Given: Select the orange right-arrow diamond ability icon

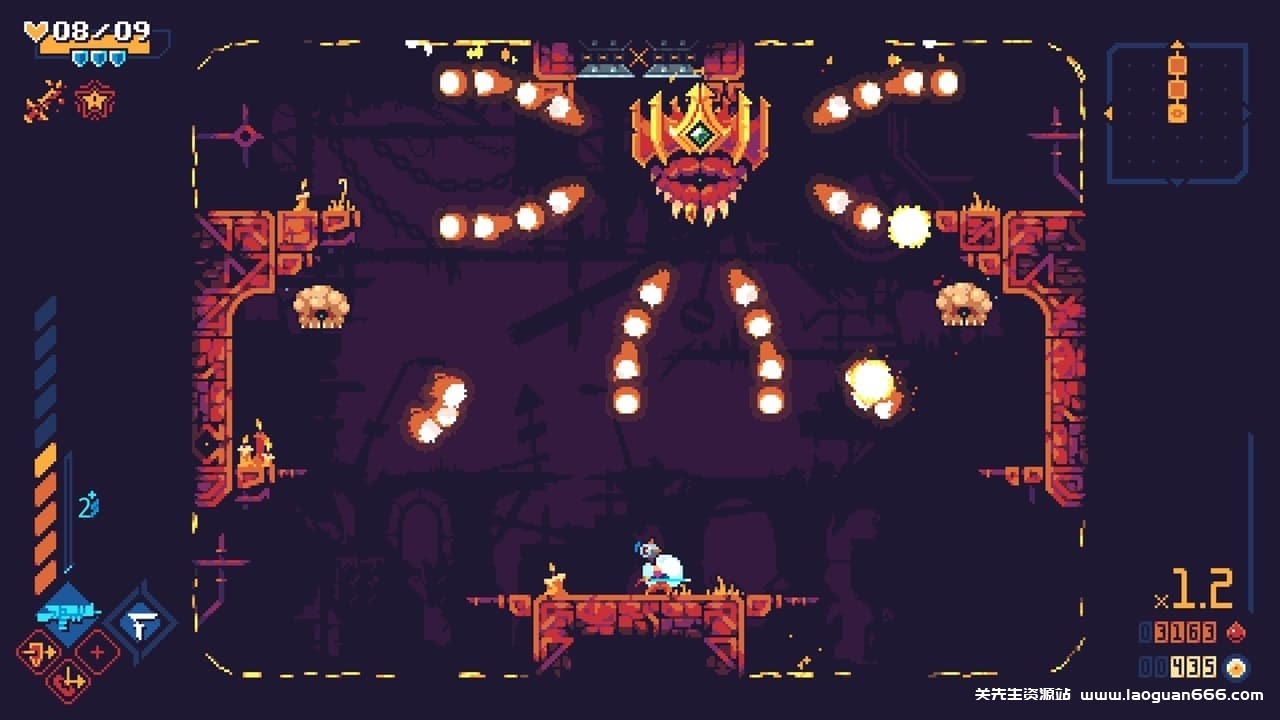Looking at the screenshot, I should pos(39,654).
